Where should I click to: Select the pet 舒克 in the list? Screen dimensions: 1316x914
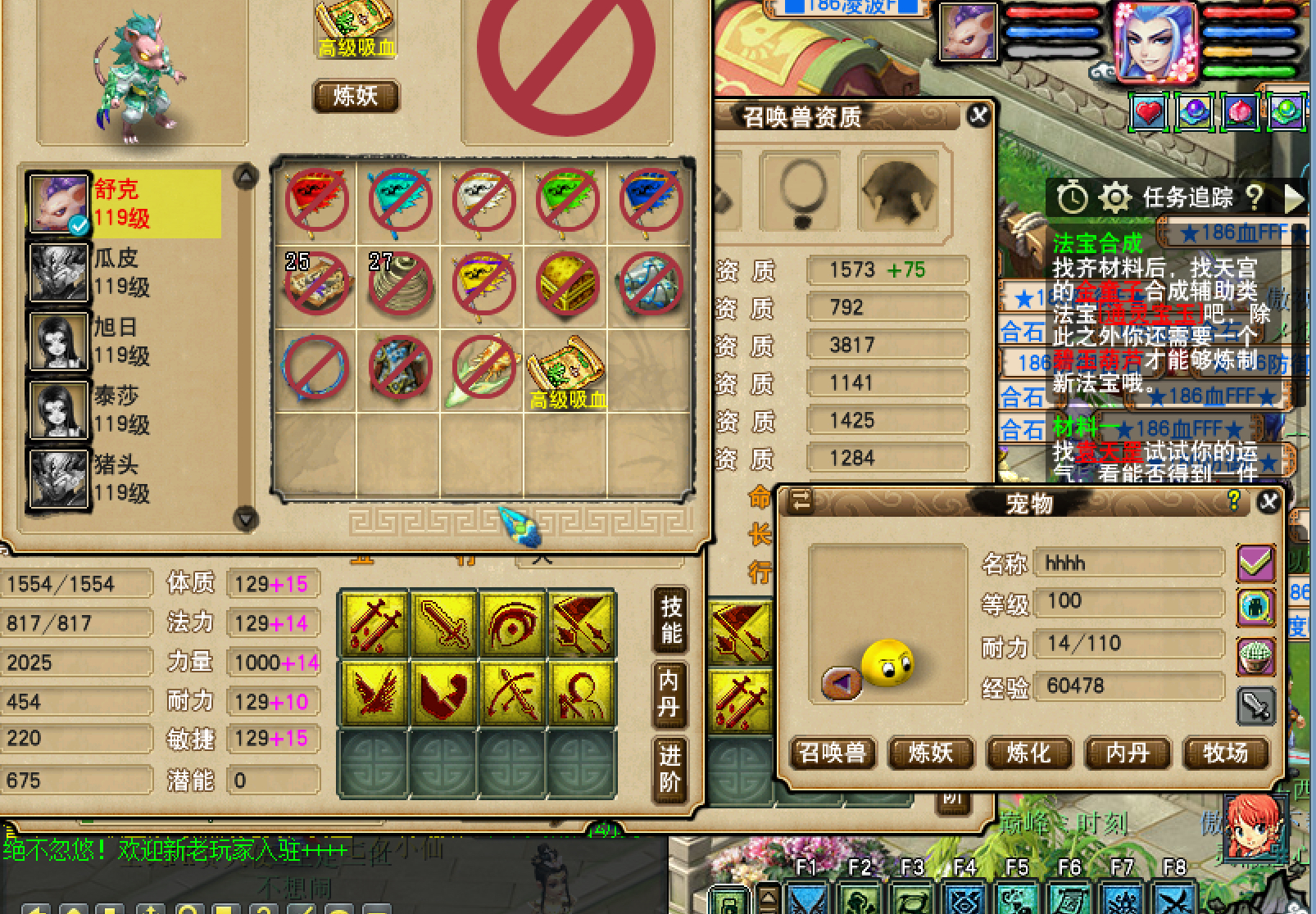[x=123, y=204]
